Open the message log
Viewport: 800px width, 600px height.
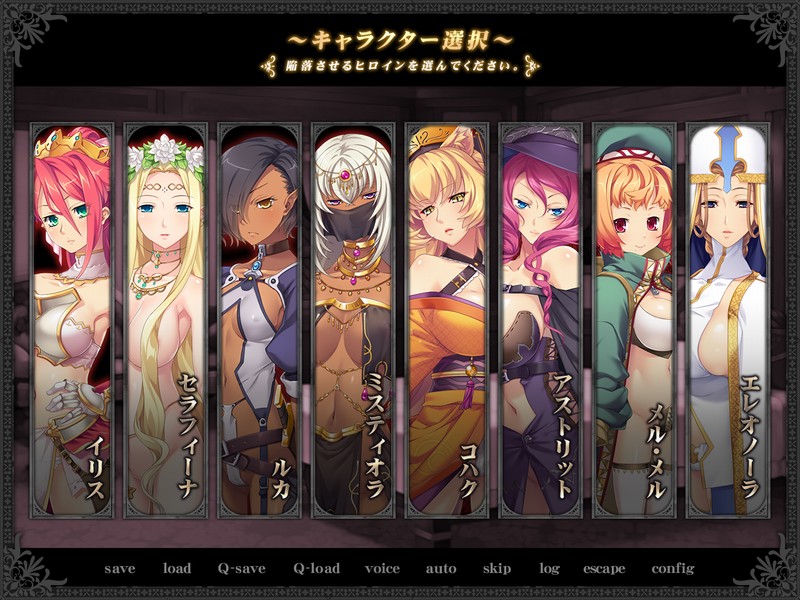(549, 569)
